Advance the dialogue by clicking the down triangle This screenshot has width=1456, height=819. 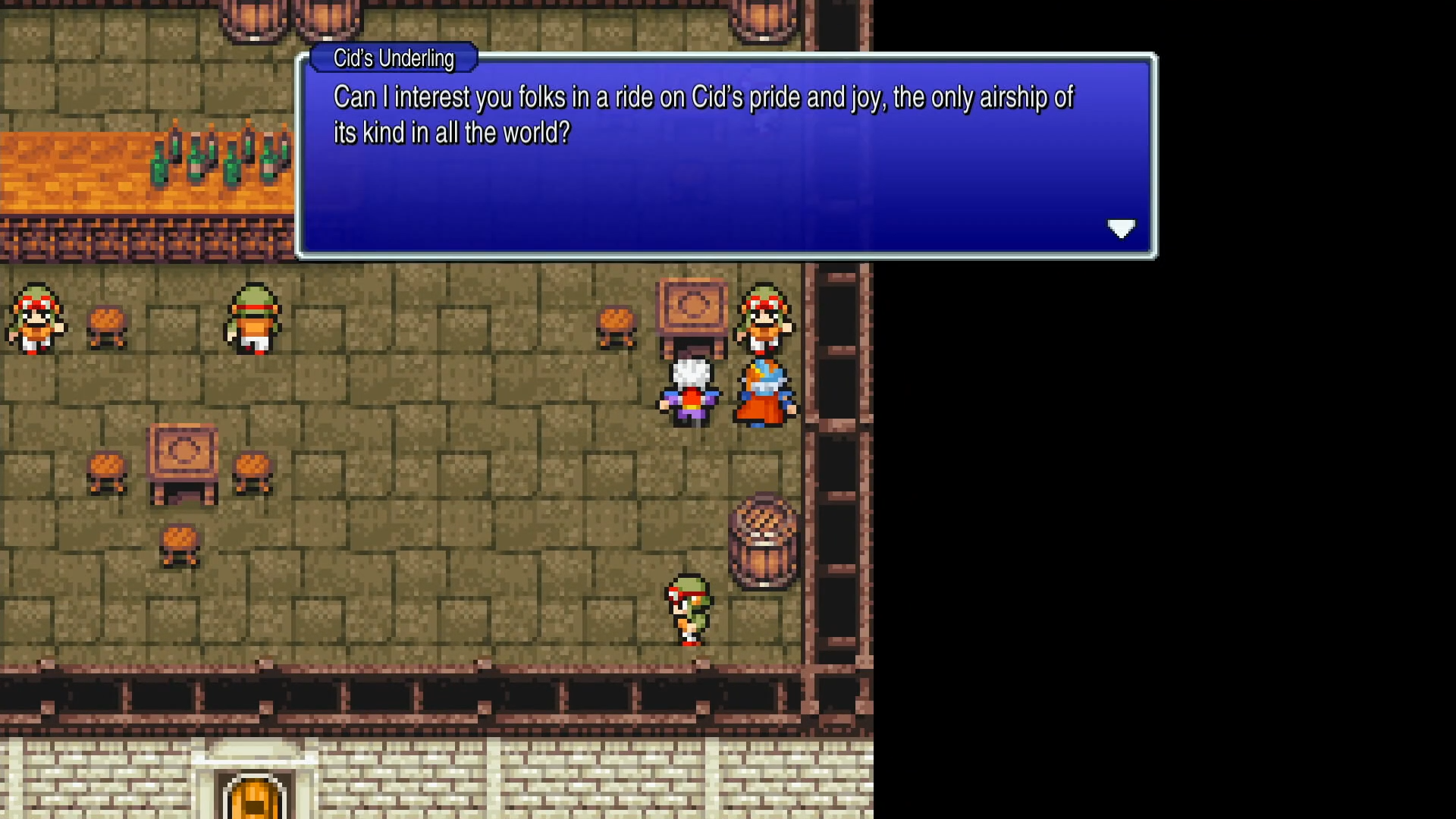point(1122,228)
